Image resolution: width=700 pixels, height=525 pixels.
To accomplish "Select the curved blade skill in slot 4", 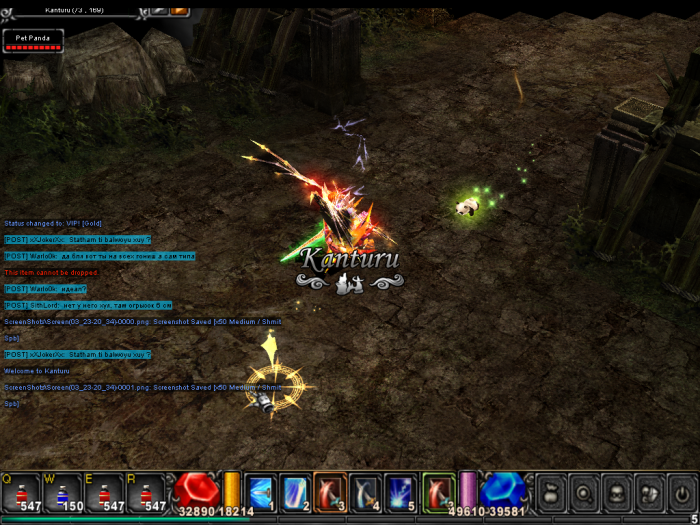I will click(365, 492).
